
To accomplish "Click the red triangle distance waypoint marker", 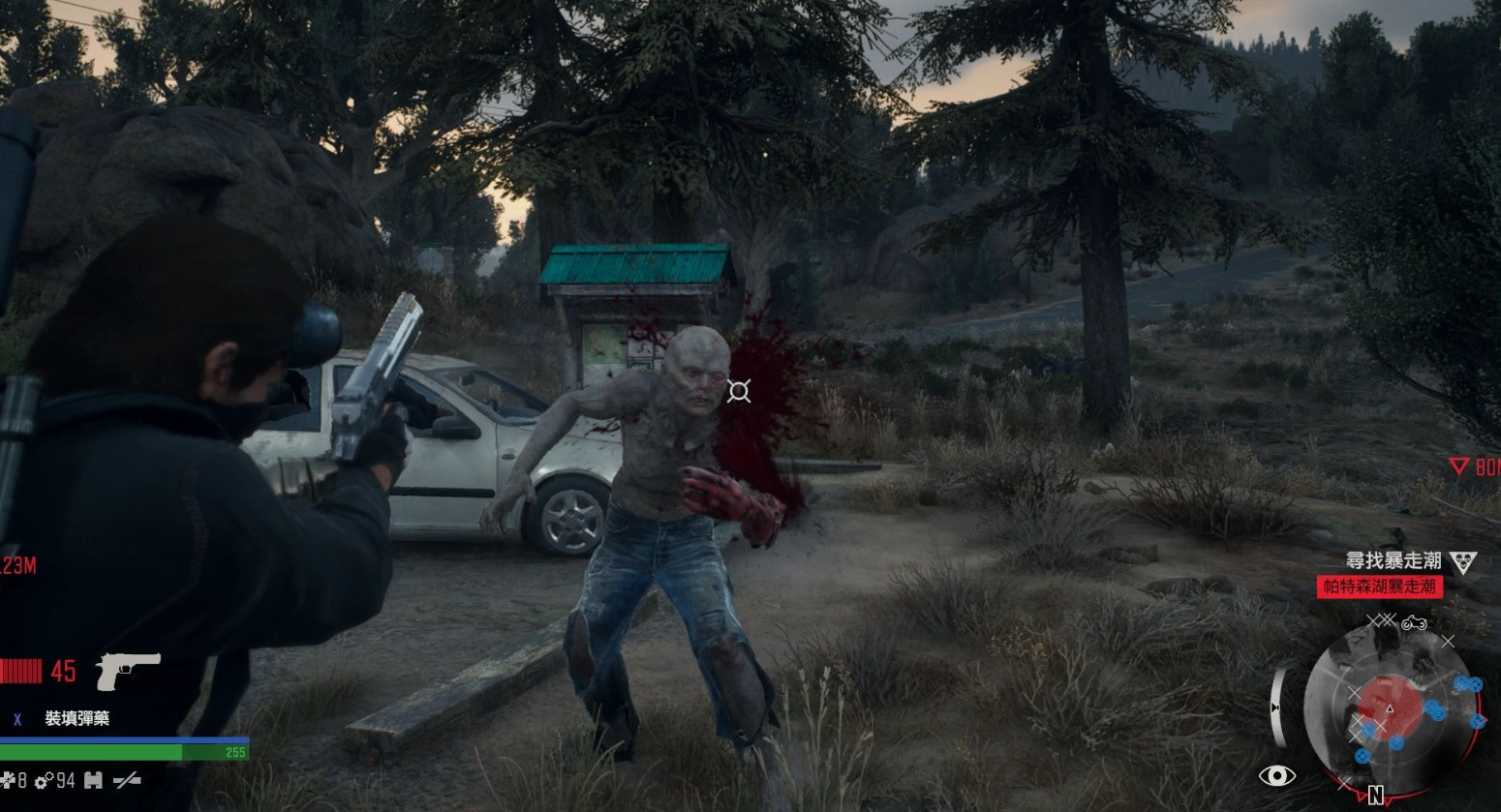I will click(x=1458, y=466).
